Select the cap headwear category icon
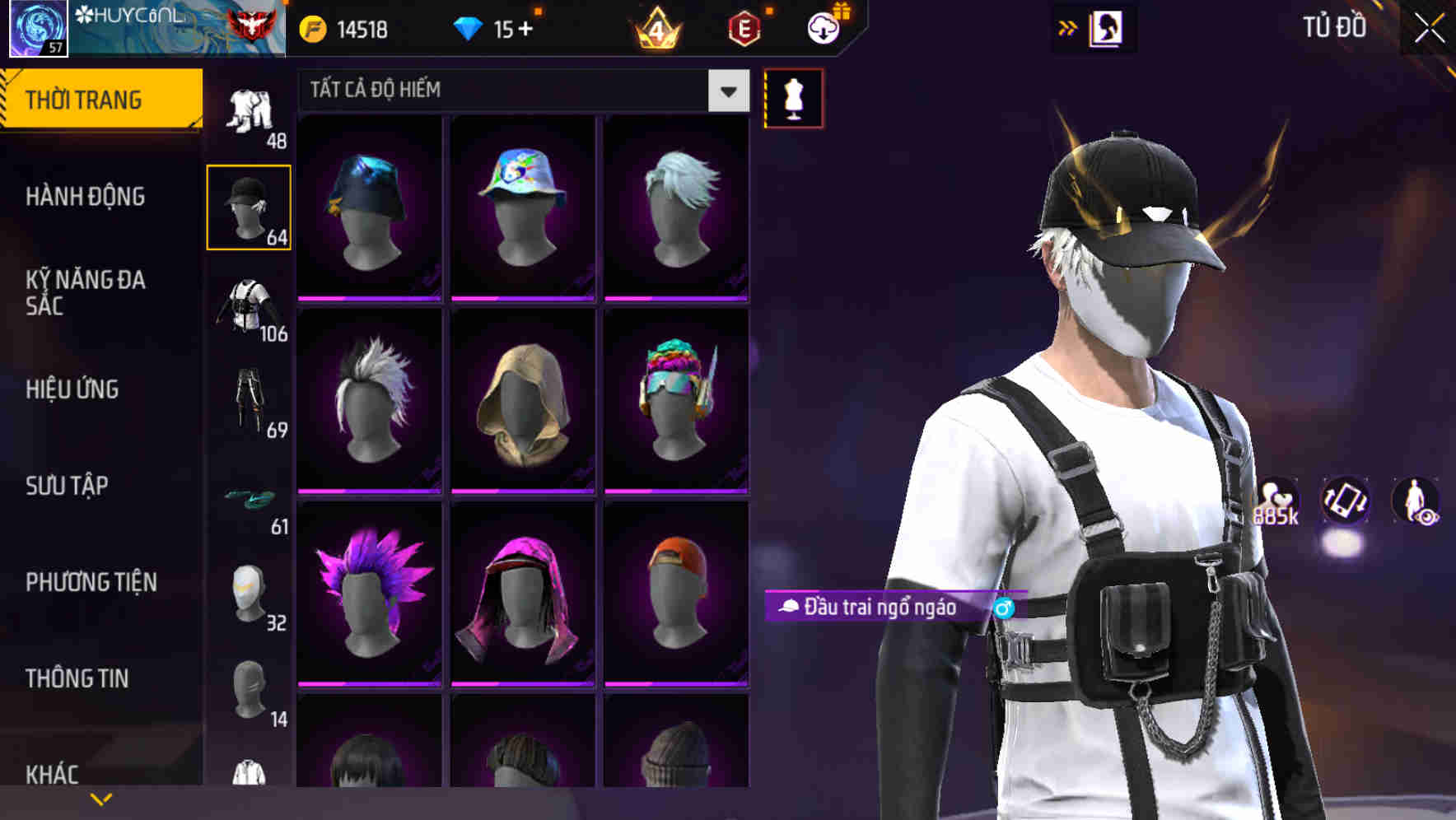This screenshot has height=820, width=1456. [x=249, y=207]
